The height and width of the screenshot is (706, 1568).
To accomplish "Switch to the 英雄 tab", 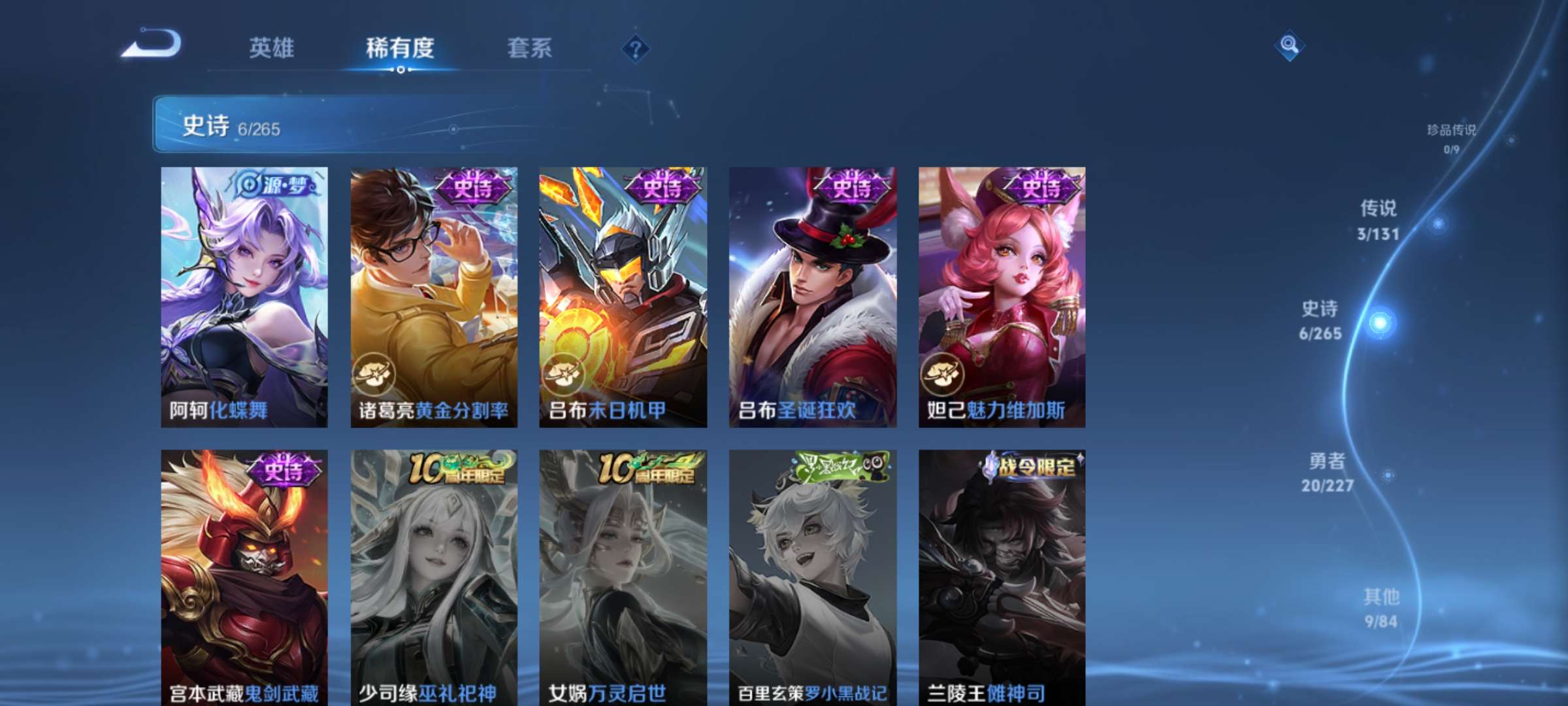I will click(270, 48).
